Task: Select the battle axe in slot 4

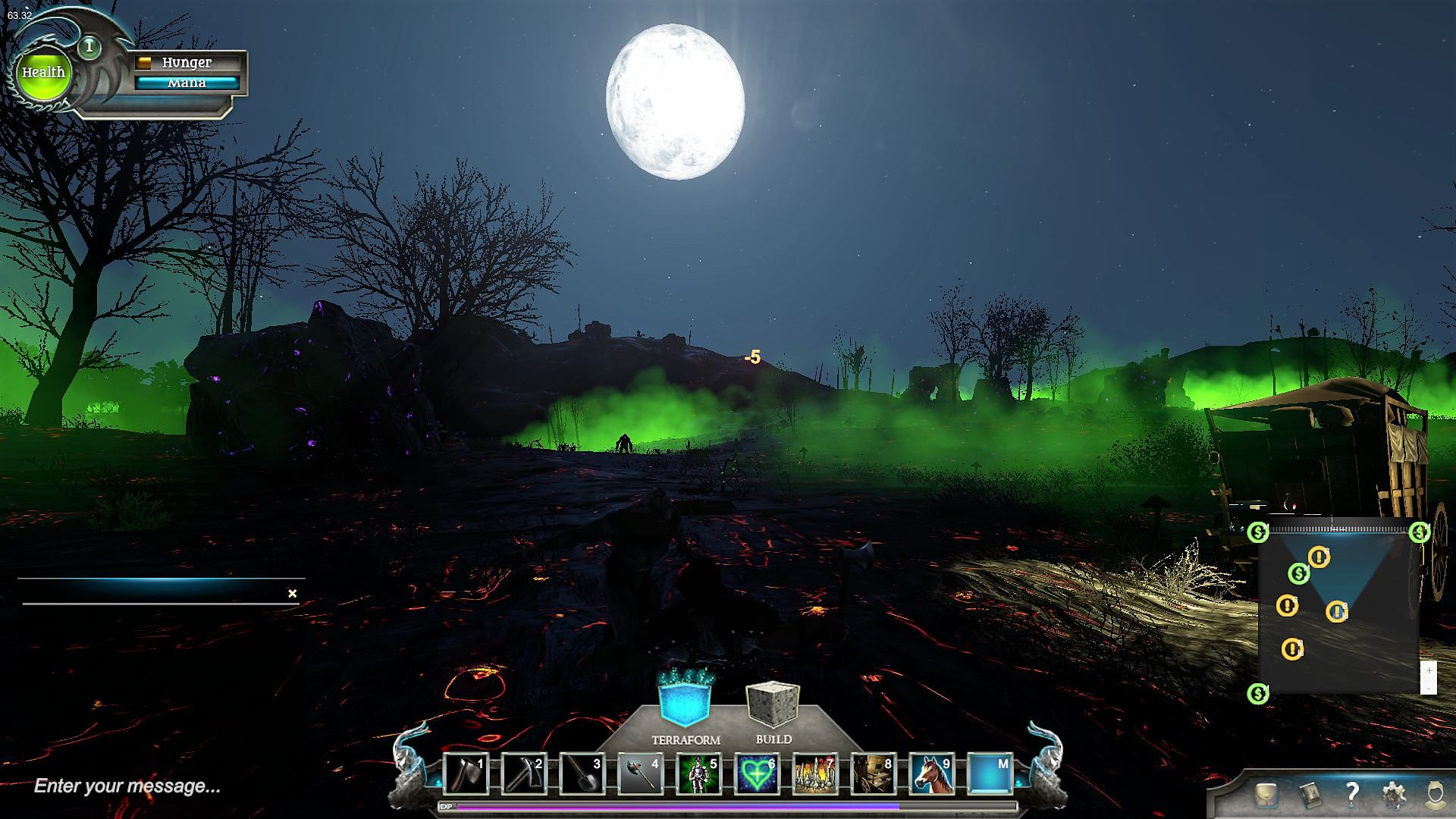Action: pyautogui.click(x=640, y=774)
